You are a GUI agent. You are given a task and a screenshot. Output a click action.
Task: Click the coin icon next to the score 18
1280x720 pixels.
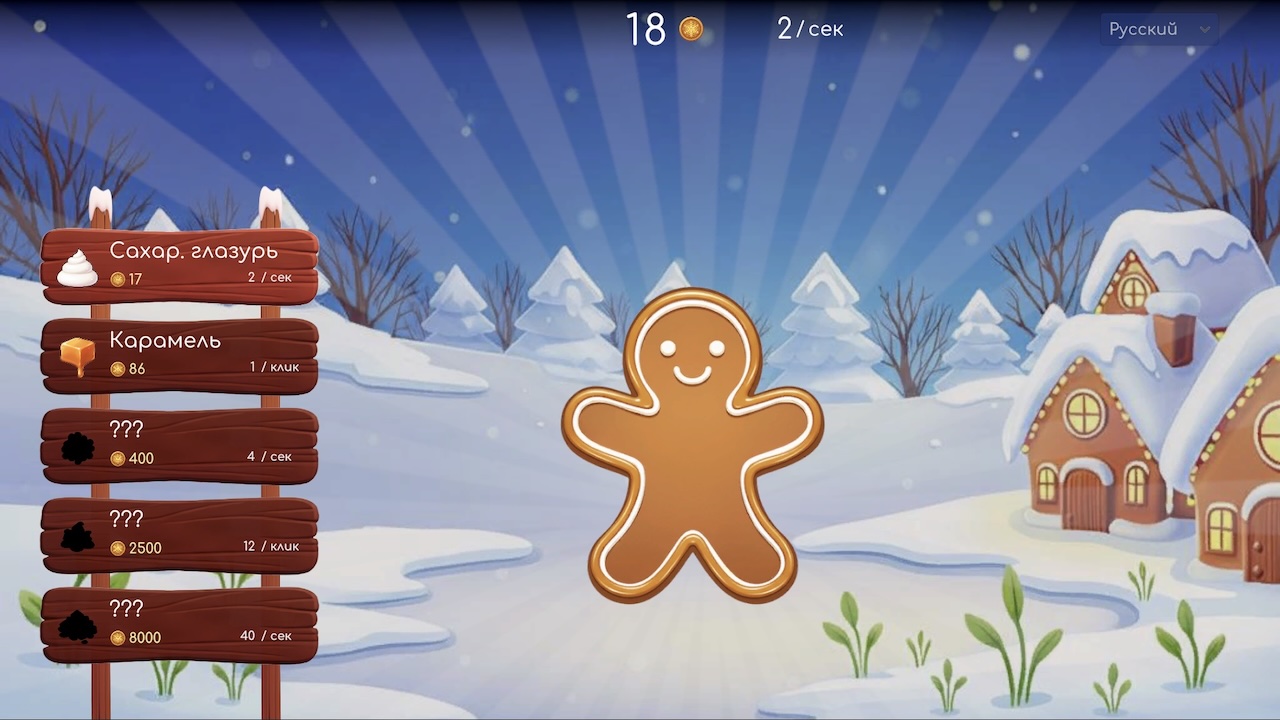pyautogui.click(x=691, y=29)
